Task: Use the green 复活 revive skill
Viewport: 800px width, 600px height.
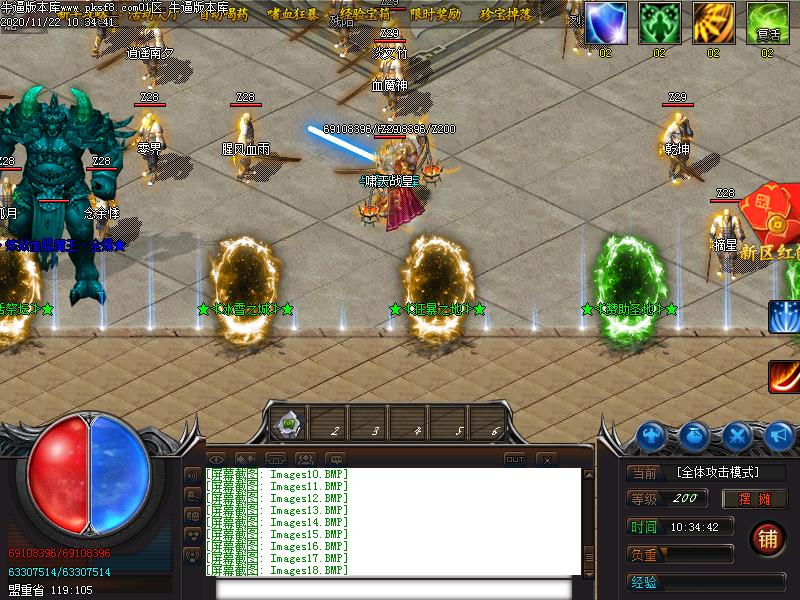Action: pyautogui.click(x=767, y=22)
